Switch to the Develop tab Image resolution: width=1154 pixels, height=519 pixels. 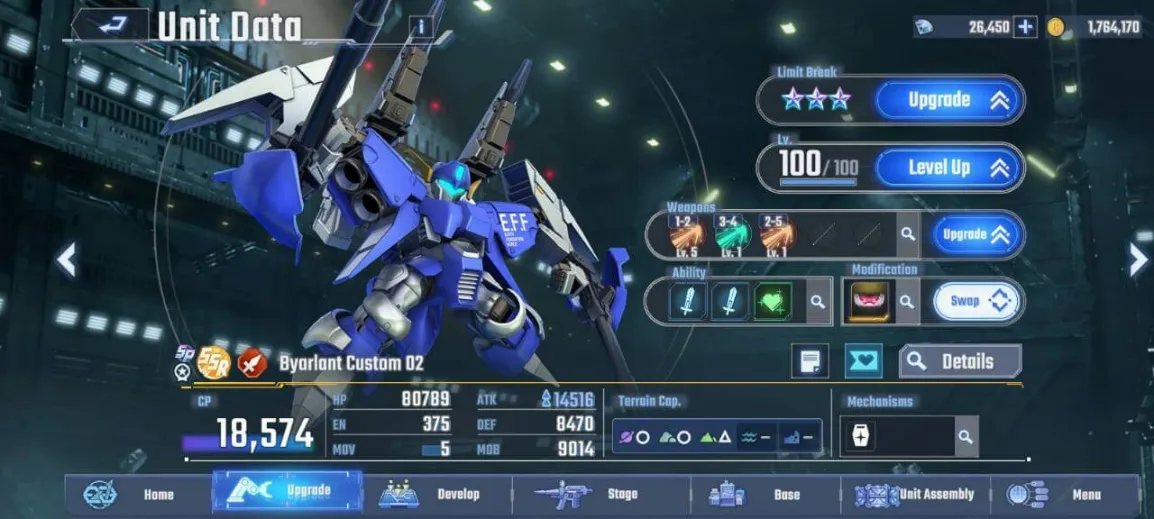tap(437, 494)
